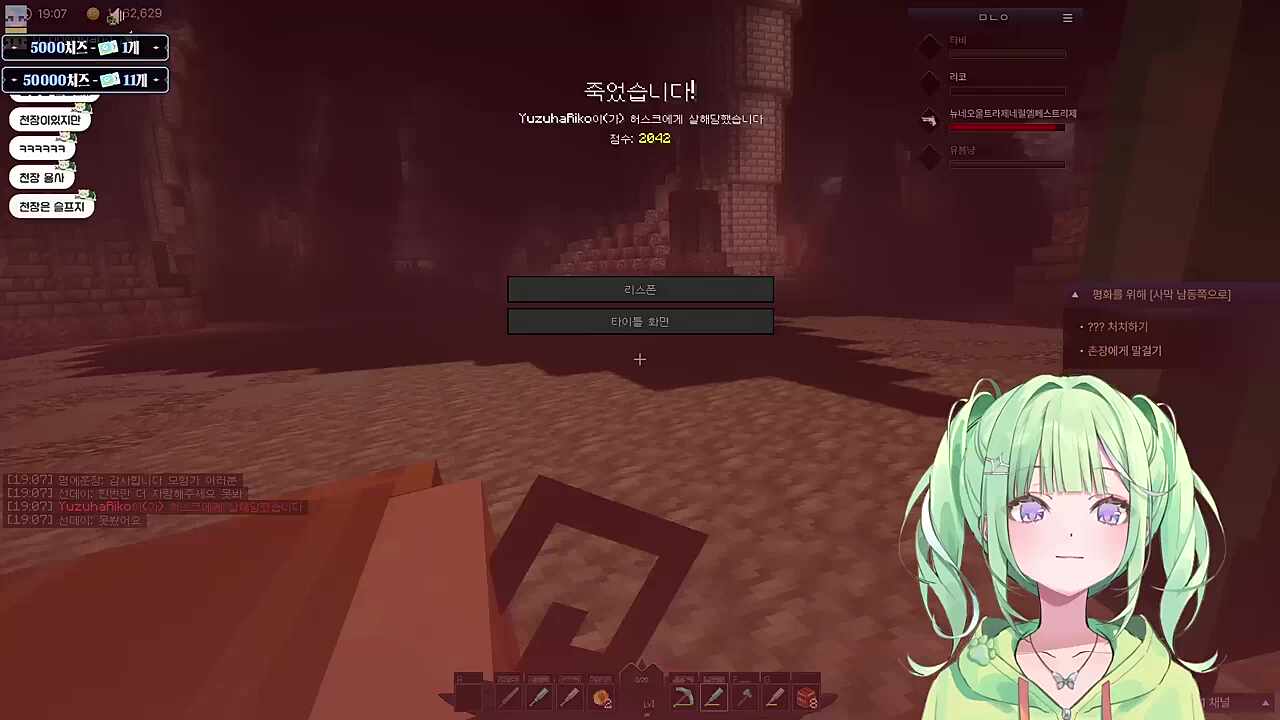Image resolution: width=1280 pixels, height=720 pixels.
Task: Expand the 50000치즈 donation entry arrow
Action: click(x=156, y=79)
